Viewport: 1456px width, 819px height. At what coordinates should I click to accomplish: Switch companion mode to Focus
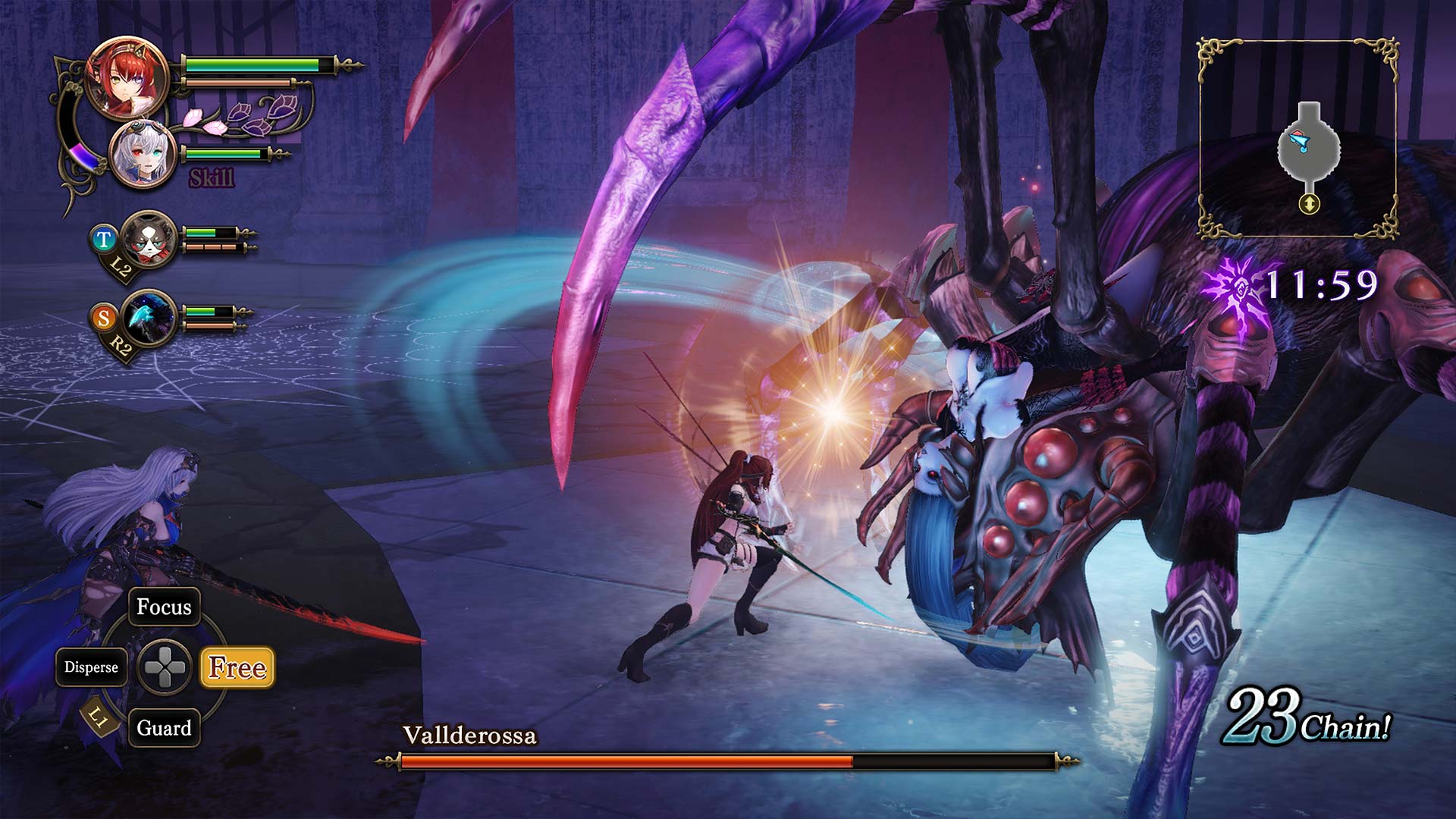point(164,607)
